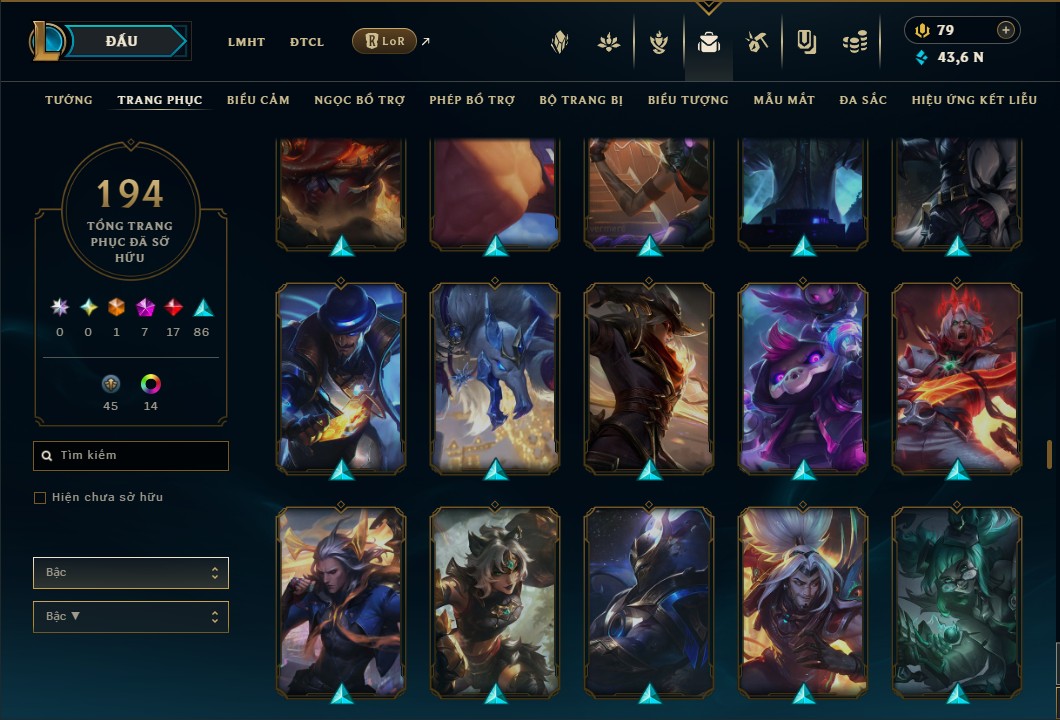The width and height of the screenshot is (1060, 720).
Task: Click the Tìm kiếm search field
Action: 131,456
